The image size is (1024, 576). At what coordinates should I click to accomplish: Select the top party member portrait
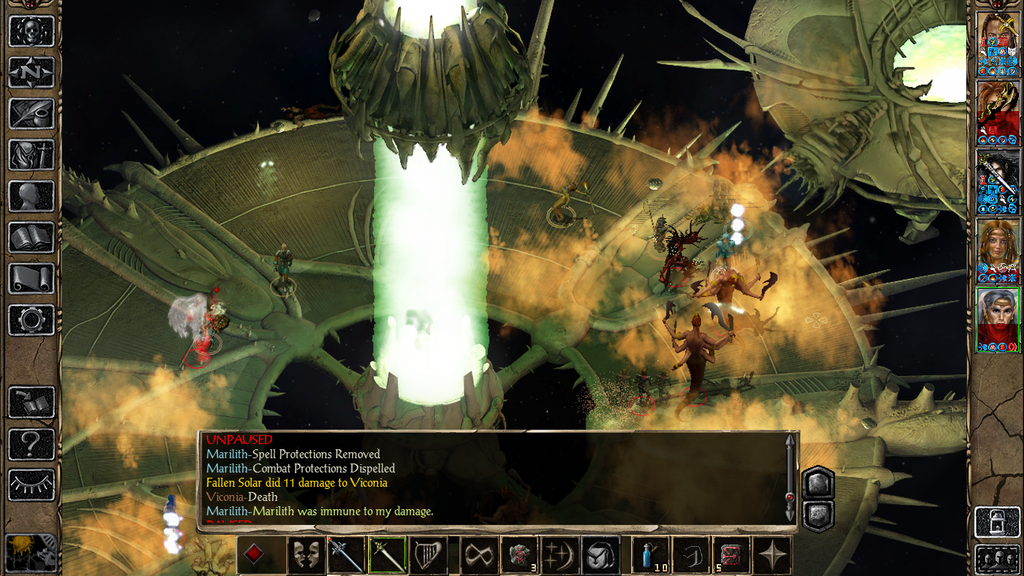click(x=998, y=42)
